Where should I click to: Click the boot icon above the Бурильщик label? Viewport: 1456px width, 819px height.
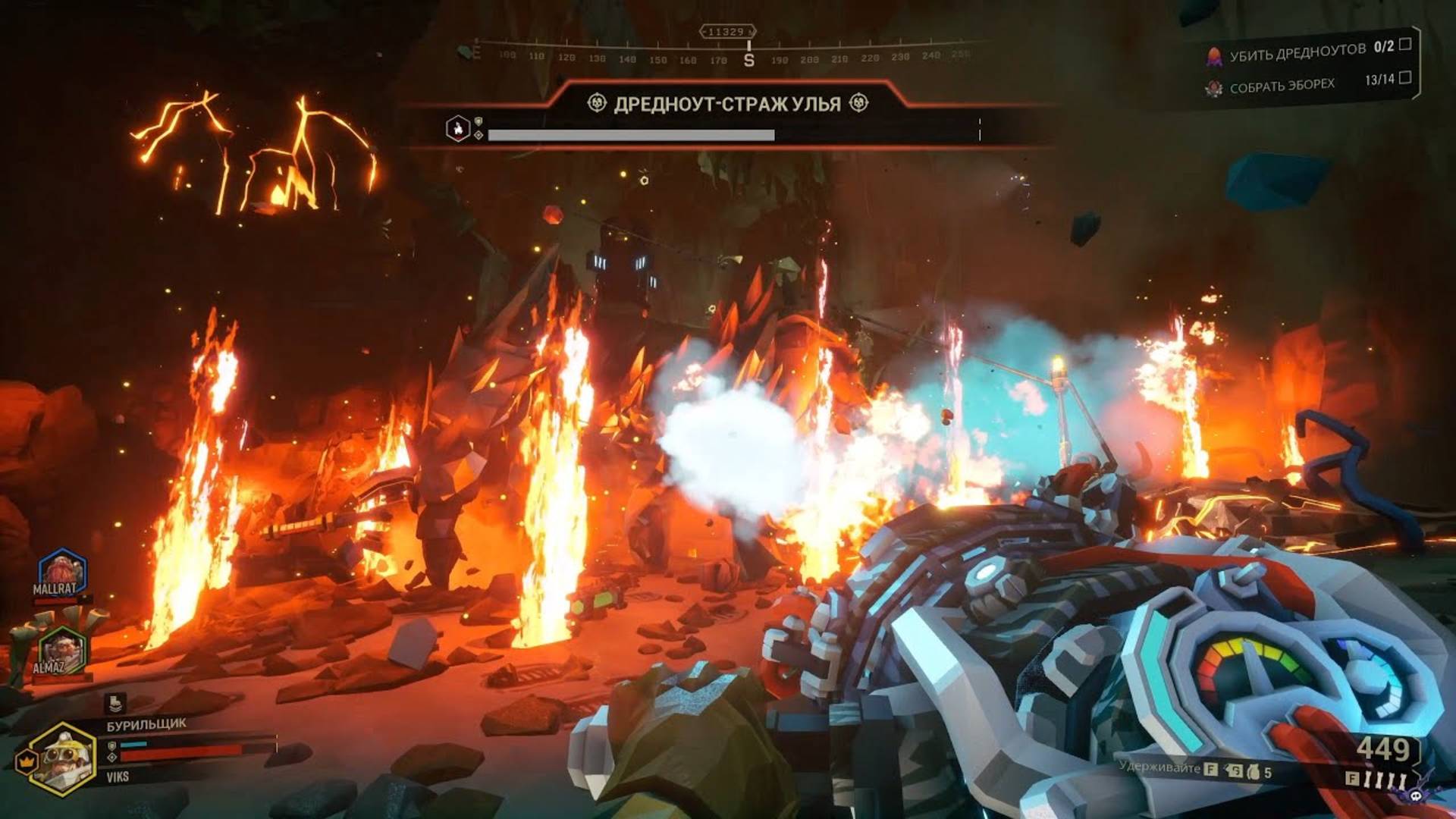tap(115, 703)
